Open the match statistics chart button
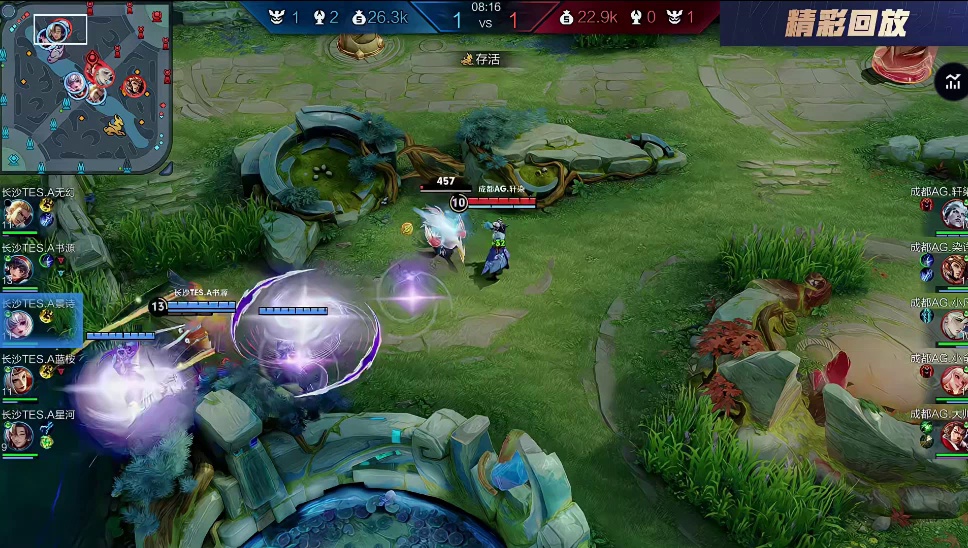Screen dimensions: 968x548 pos(950,84)
